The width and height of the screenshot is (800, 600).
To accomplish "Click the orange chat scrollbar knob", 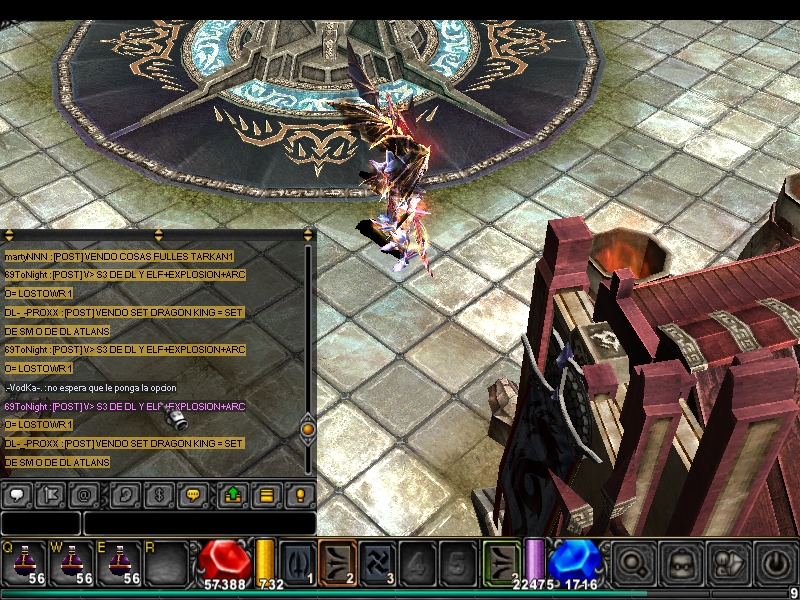I will pyautogui.click(x=308, y=429).
